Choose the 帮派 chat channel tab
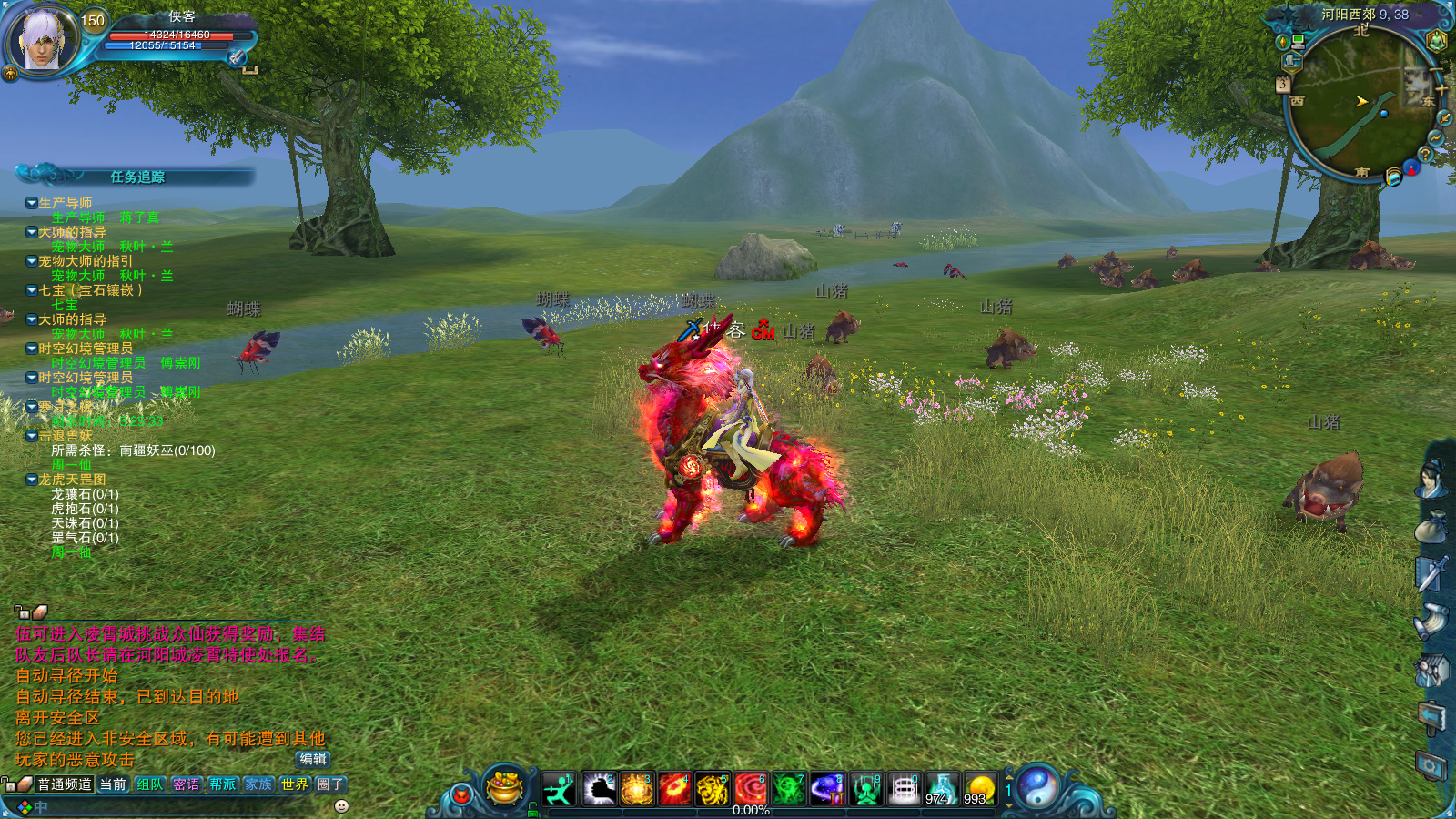Screen dimensions: 1456x819 [x=222, y=784]
